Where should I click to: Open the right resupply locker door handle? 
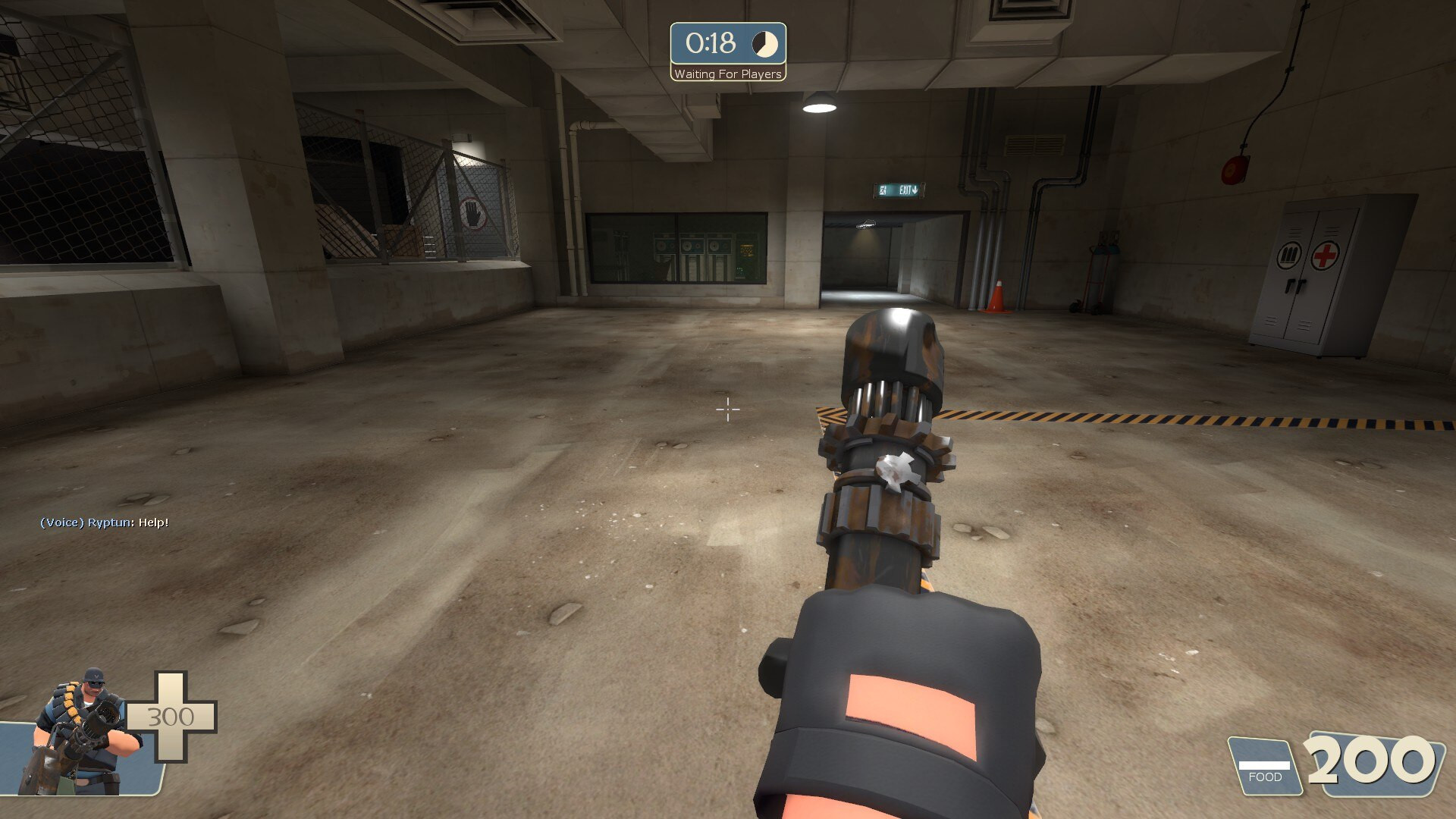click(1301, 285)
